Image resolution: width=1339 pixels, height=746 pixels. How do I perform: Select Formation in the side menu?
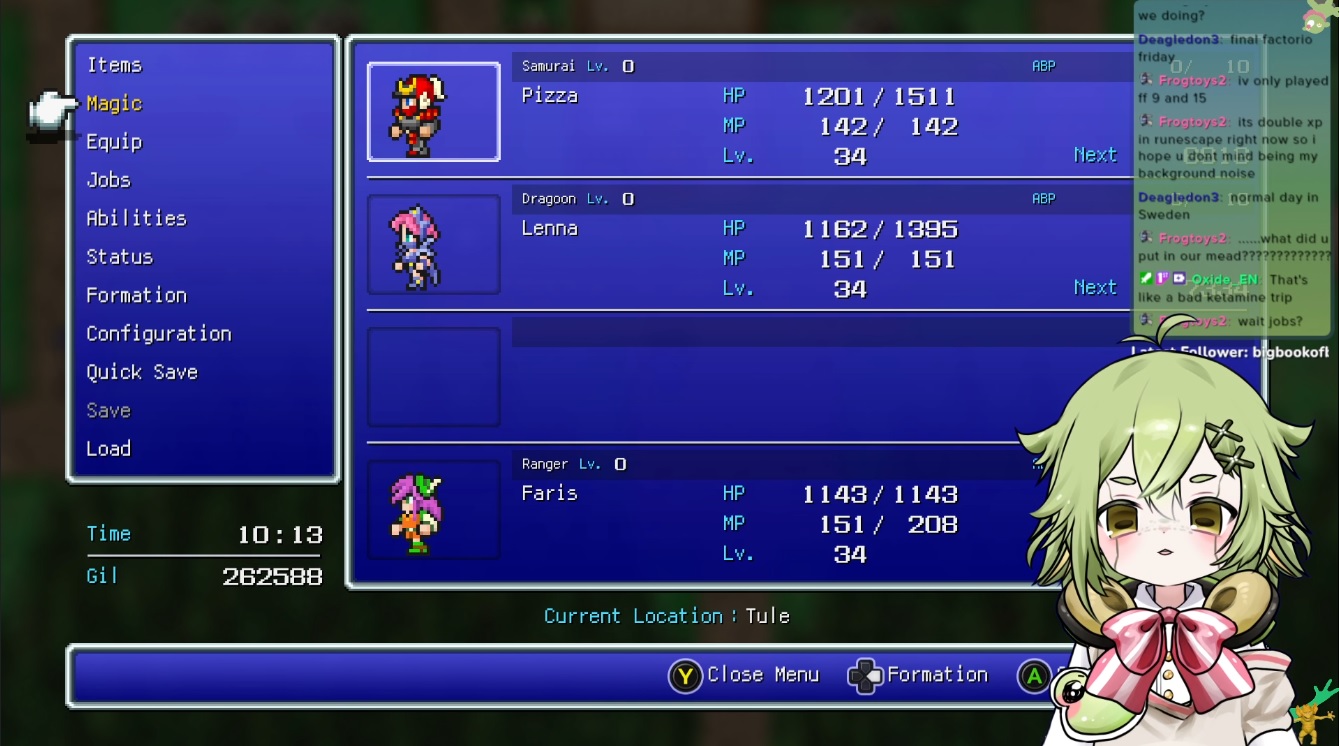point(136,295)
